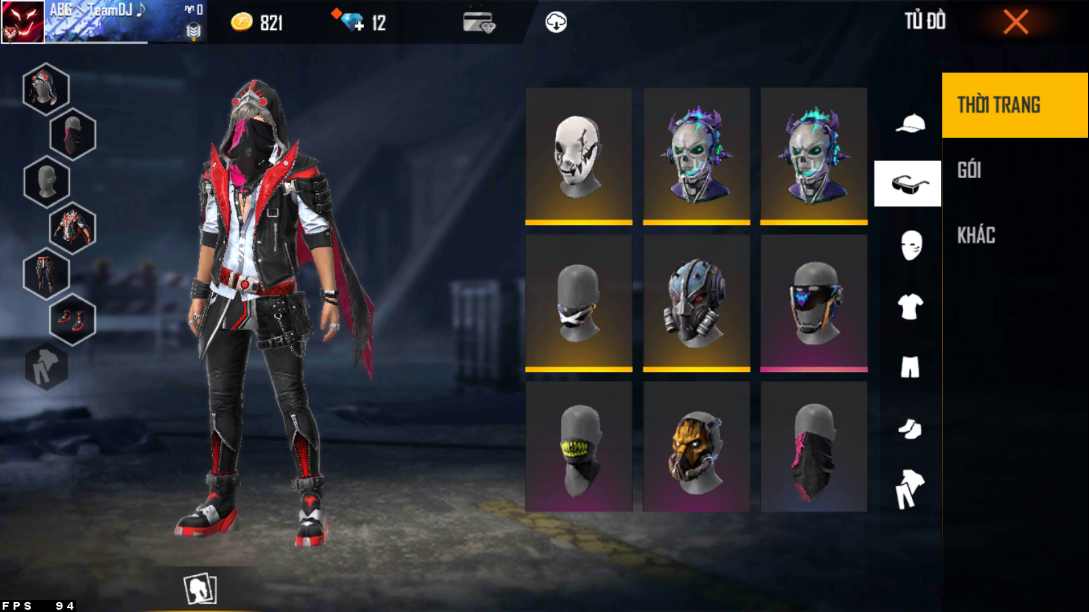Equip the blue gas mask helmet
This screenshot has height=612, width=1089.
[x=696, y=303]
